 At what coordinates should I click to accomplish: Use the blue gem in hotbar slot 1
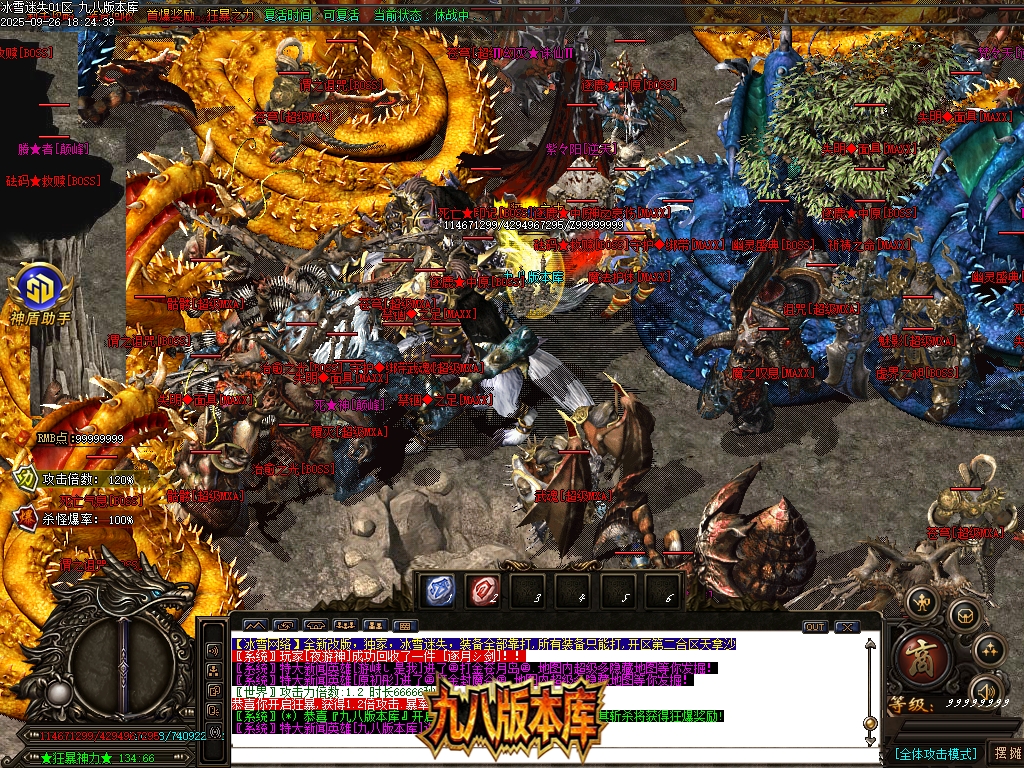(437, 591)
